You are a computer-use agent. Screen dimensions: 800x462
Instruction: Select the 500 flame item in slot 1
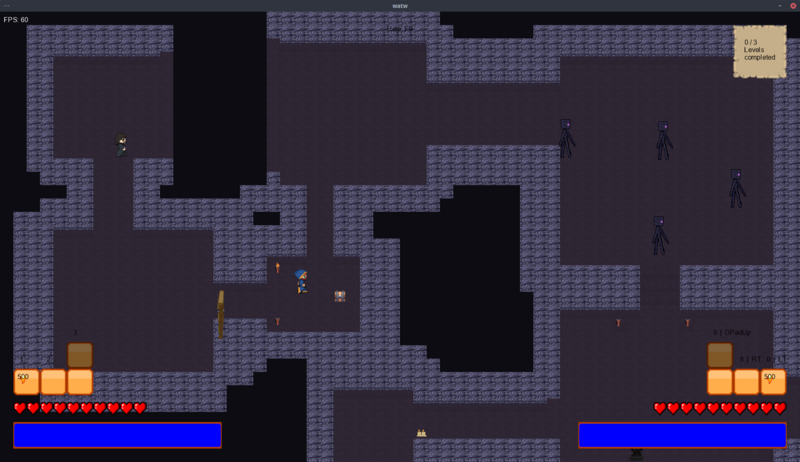[26, 381]
